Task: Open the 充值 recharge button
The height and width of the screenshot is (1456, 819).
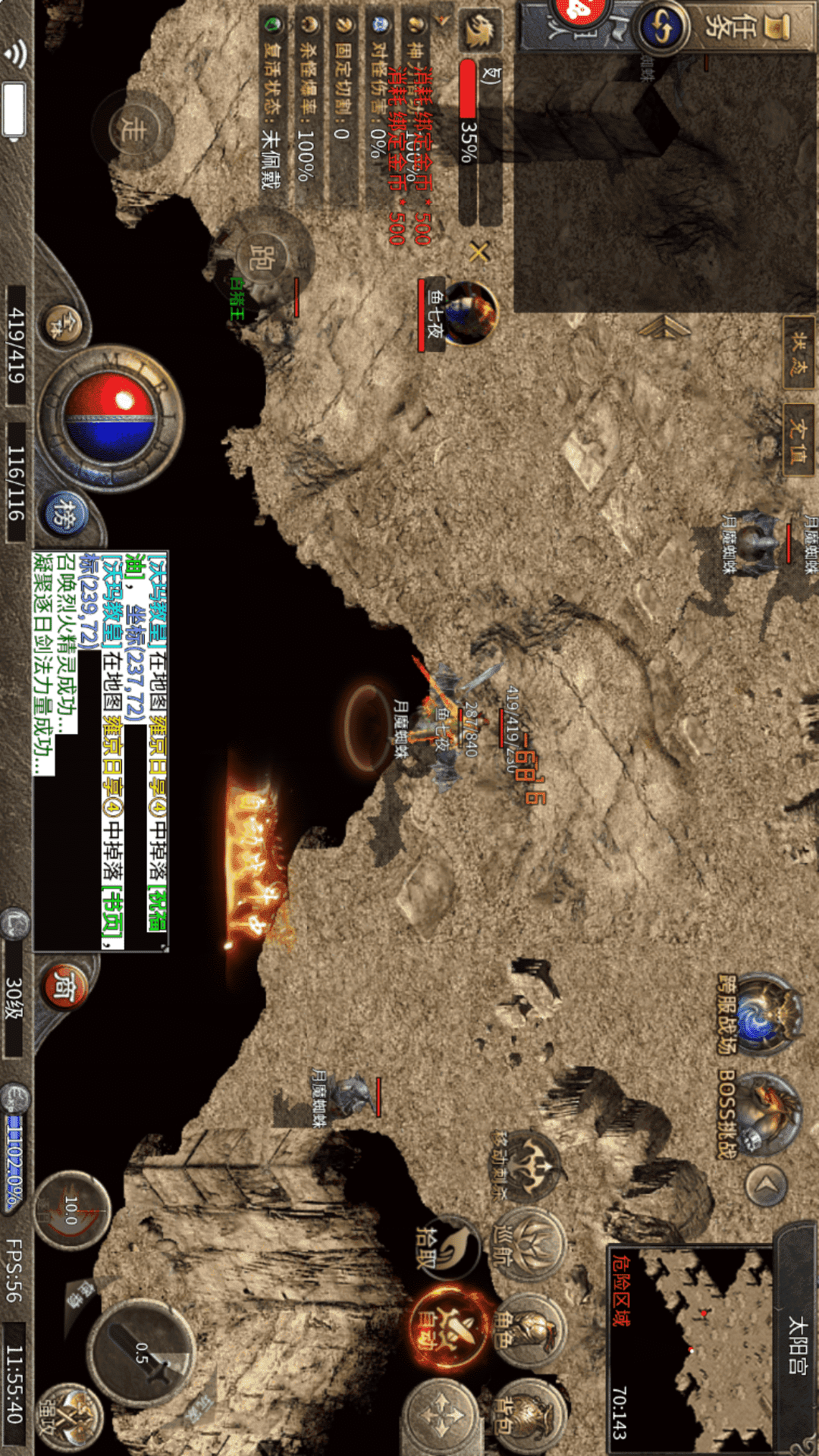Action: (x=799, y=441)
